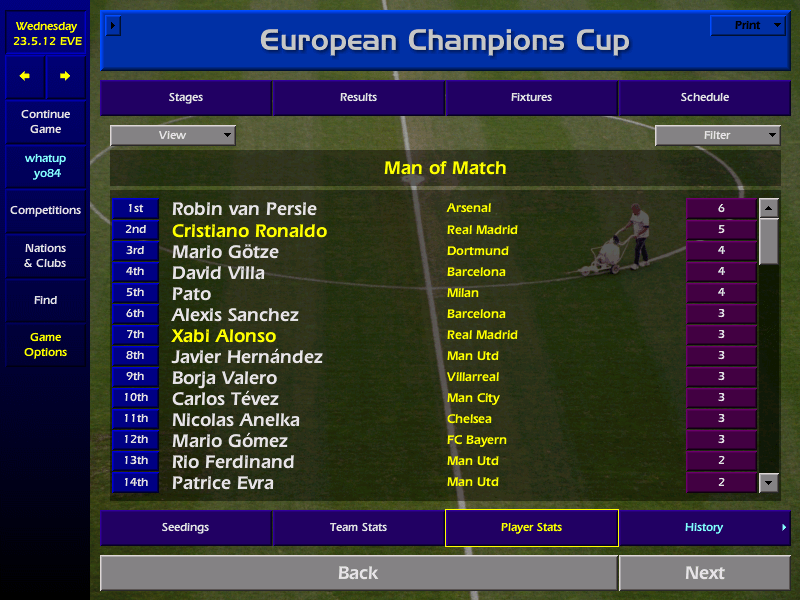800x600 pixels.
Task: Click the left yellow arrow button
Action: [25, 76]
